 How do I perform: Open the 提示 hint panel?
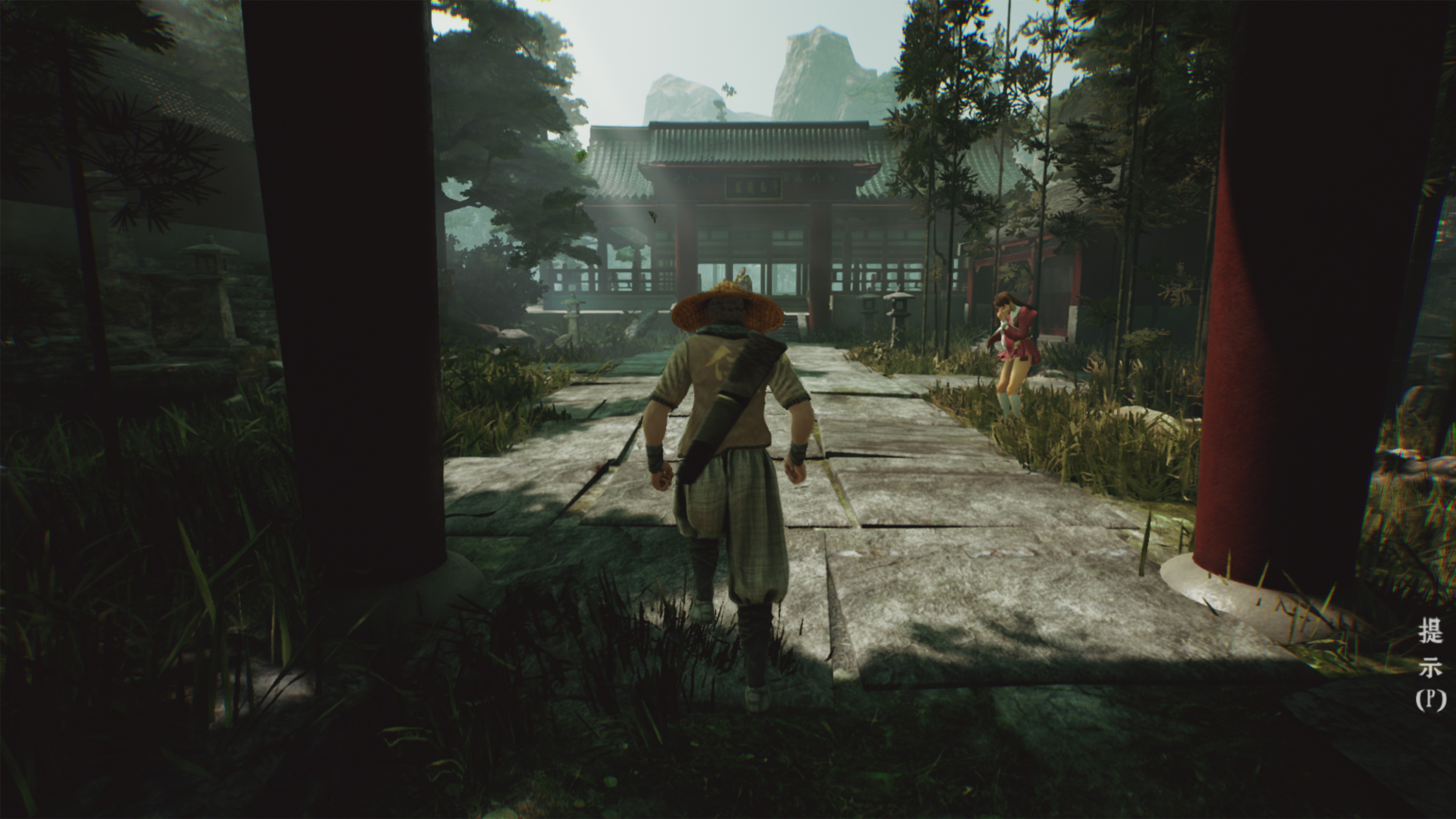click(1430, 665)
